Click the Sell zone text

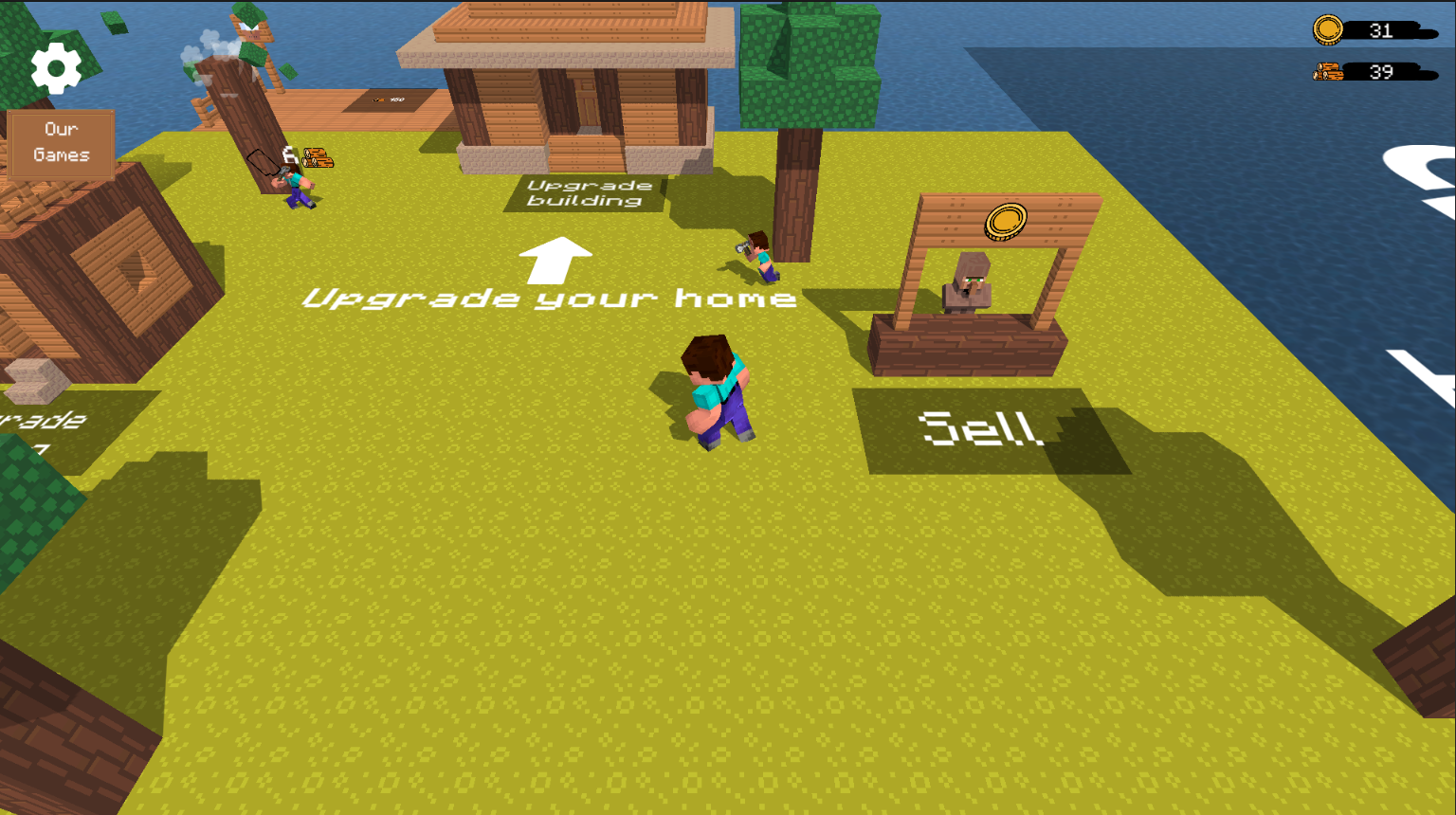pos(981,428)
